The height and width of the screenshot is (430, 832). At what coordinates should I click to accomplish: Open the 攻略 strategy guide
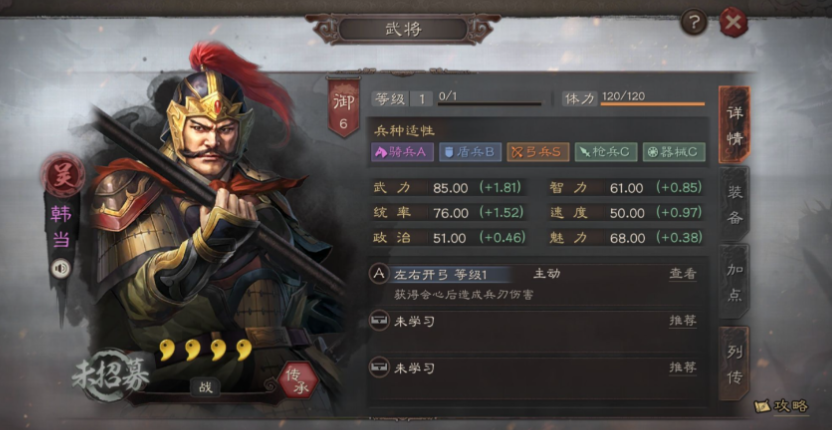click(x=781, y=407)
